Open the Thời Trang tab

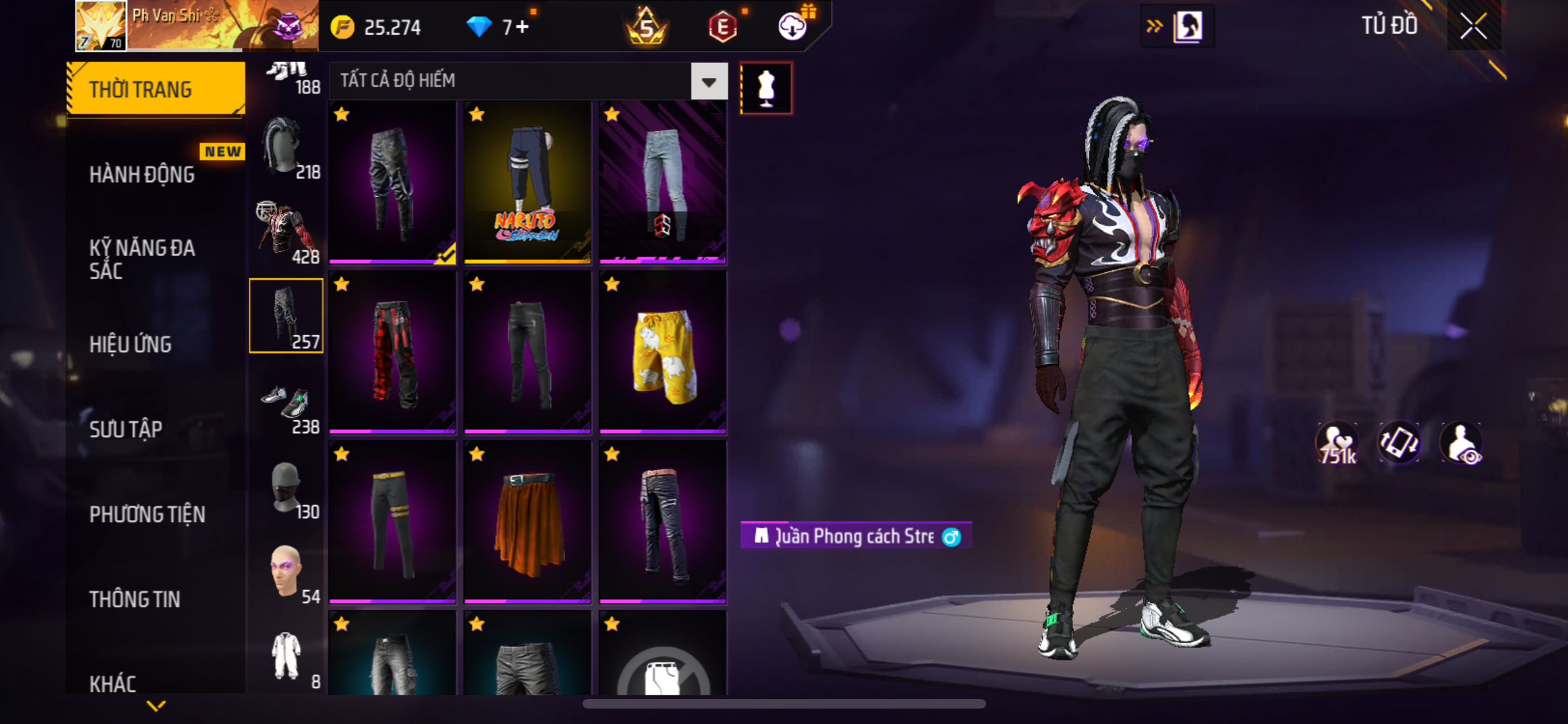tap(154, 89)
